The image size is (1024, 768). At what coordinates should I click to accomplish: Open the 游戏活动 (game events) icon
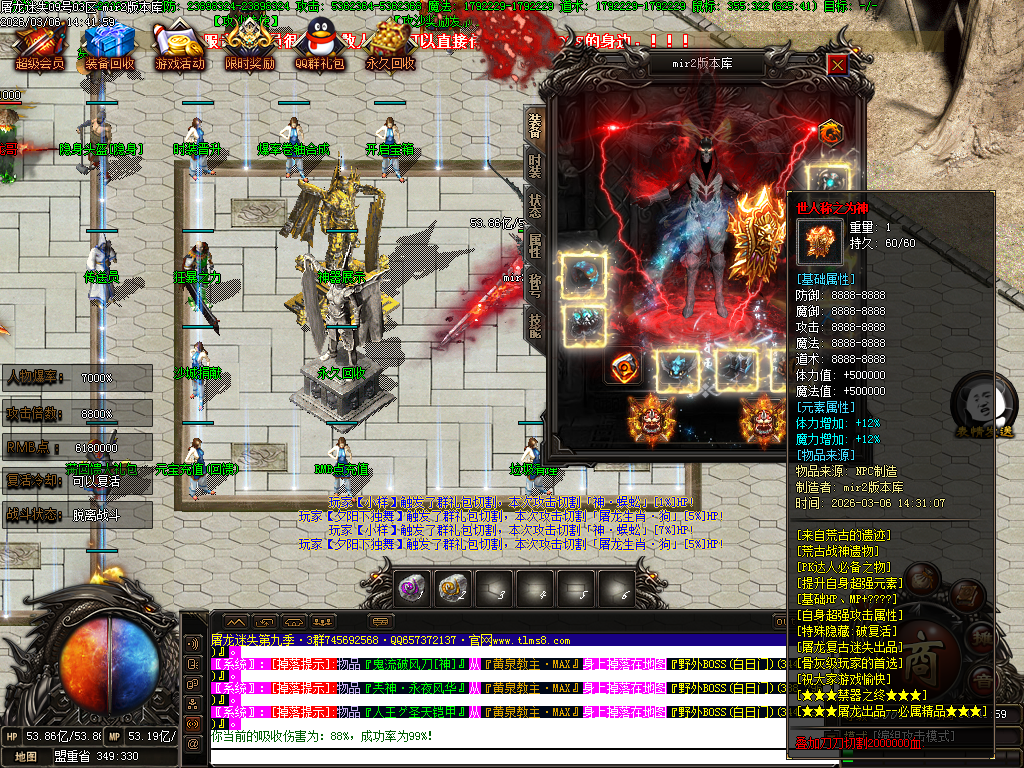coord(179,45)
